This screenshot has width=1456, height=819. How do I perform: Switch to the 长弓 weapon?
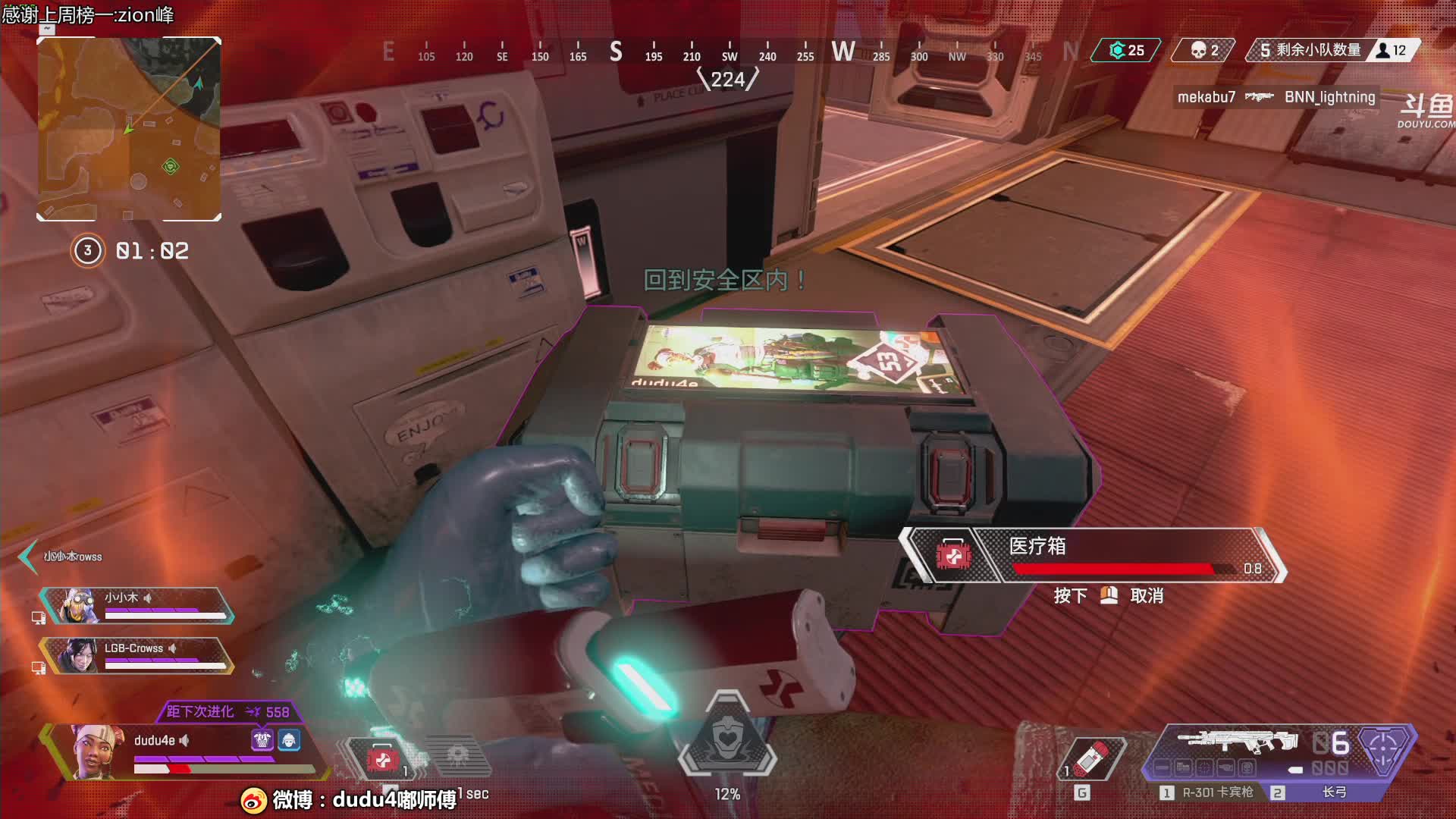1333,792
